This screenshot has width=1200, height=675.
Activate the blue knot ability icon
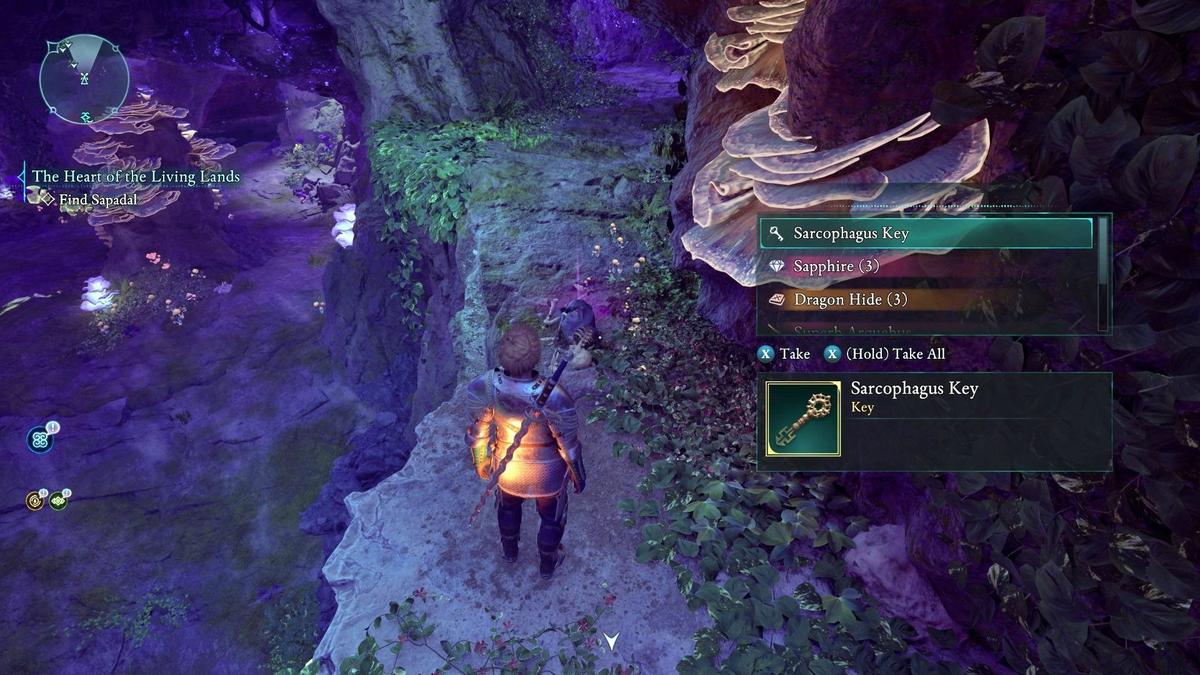pos(40,439)
